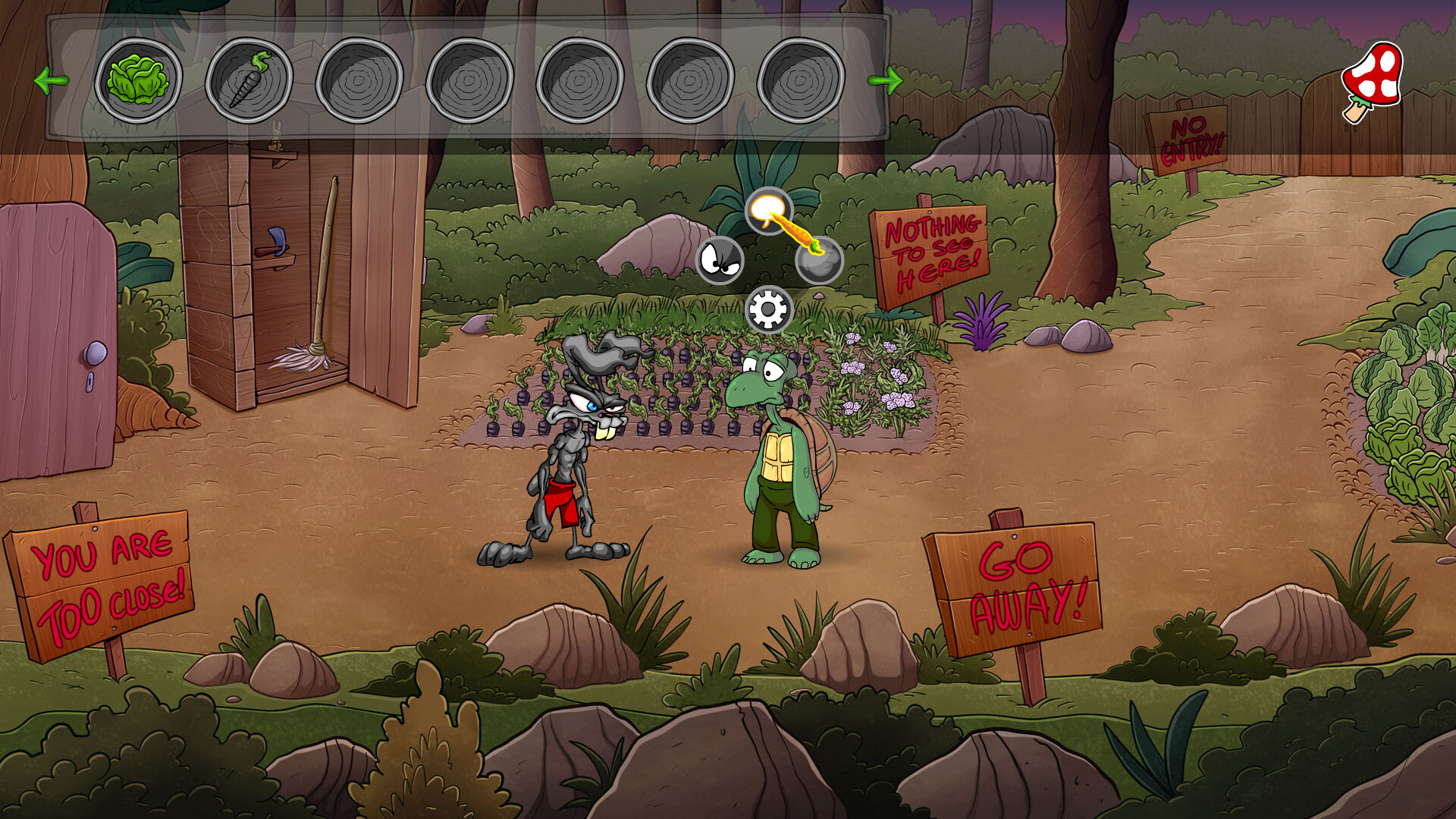Screen dimensions: 1456x819
Task: Activate the gear action icon
Action: (768, 309)
